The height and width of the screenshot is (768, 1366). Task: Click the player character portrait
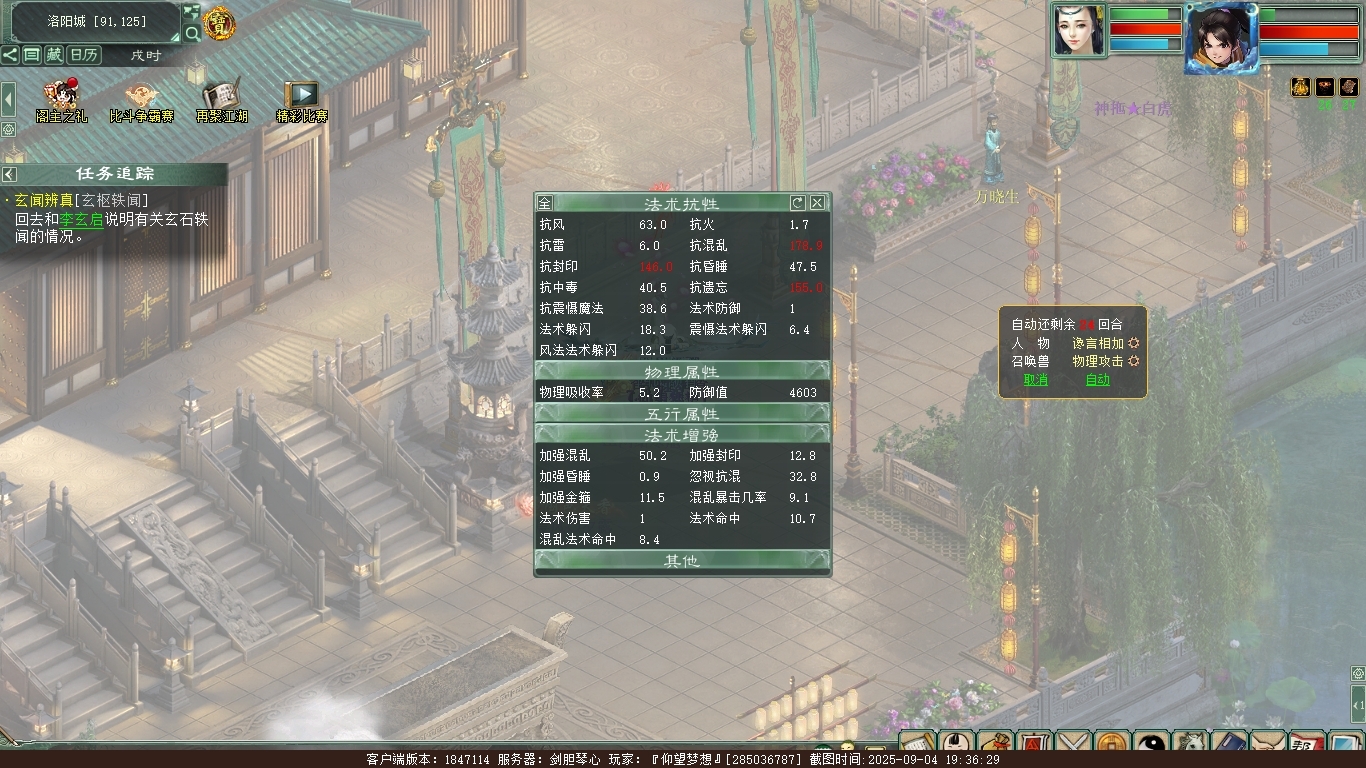[x=1220, y=38]
